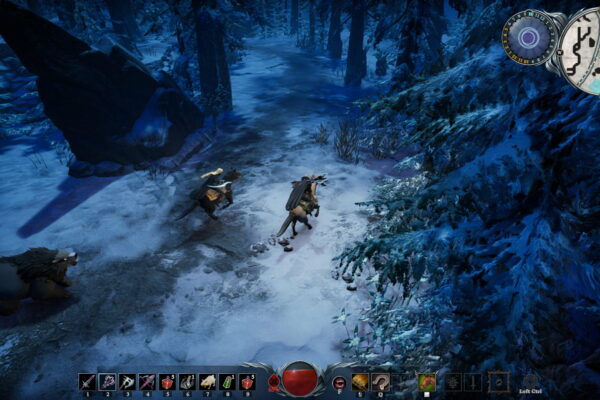Screen dimensions: 600x400
Task: Use the boots item in slot 6
Action: [x=187, y=381]
